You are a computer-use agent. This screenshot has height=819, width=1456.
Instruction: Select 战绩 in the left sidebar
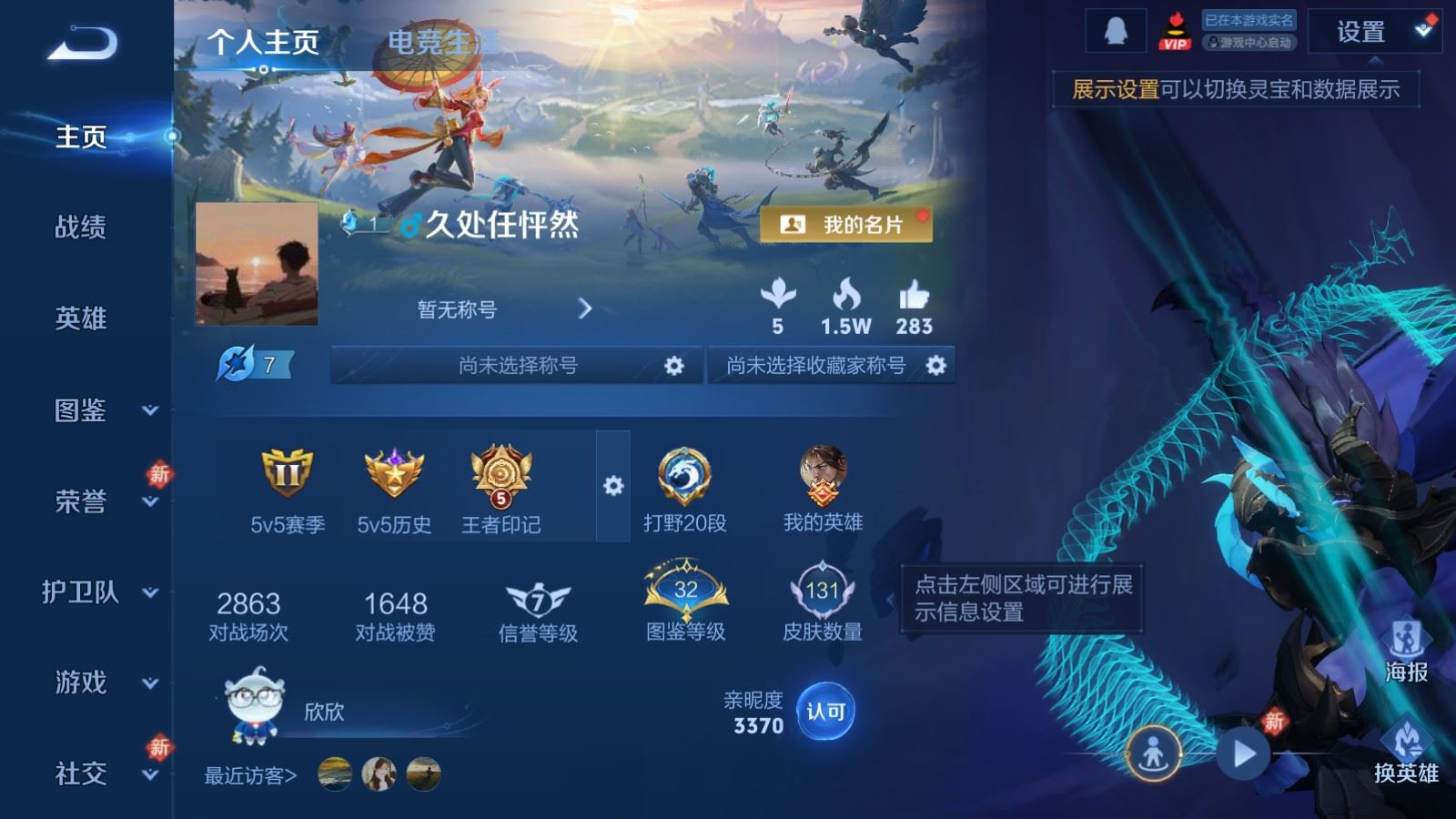pos(82,228)
